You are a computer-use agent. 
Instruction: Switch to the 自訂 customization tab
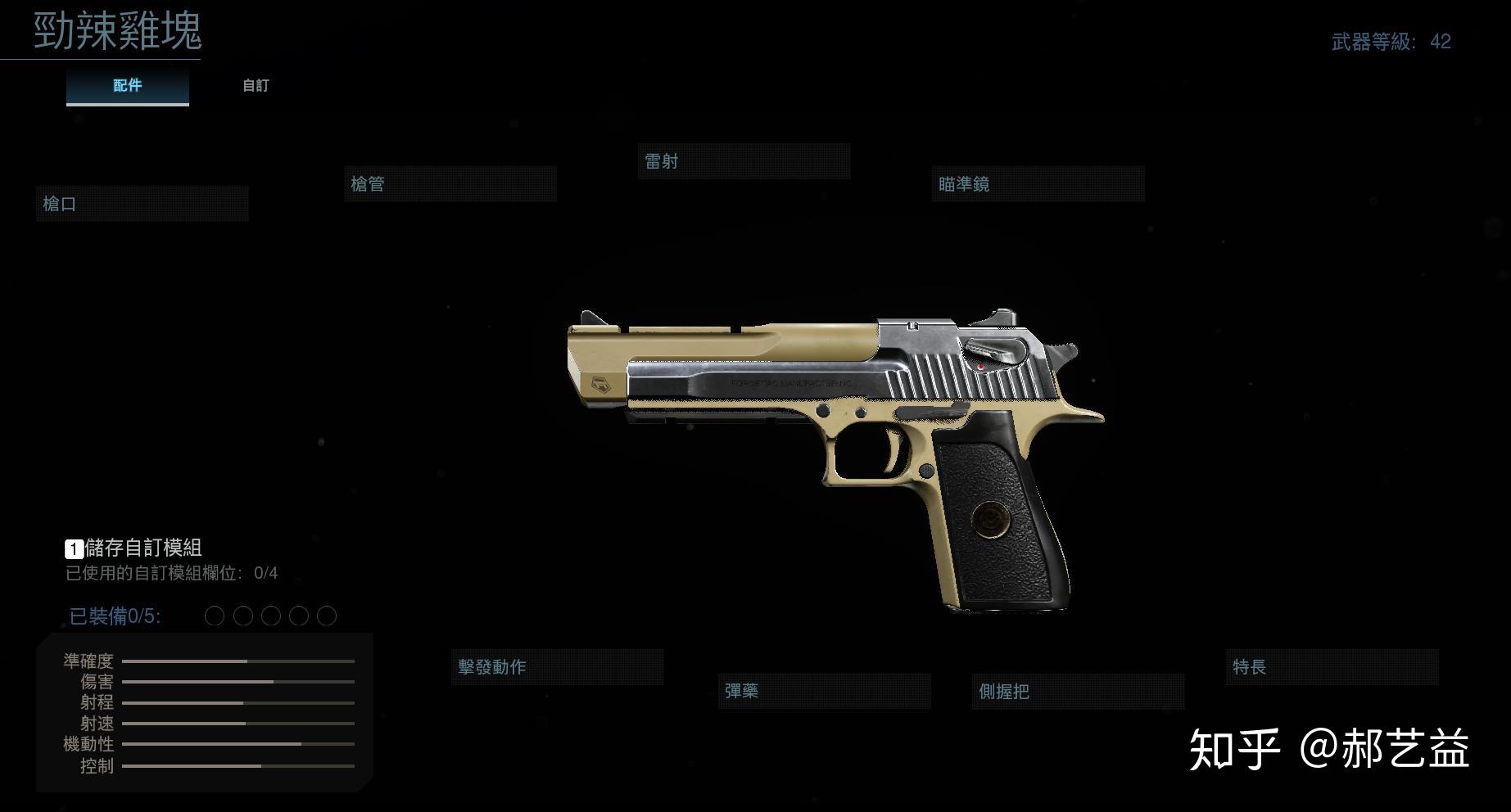[256, 84]
